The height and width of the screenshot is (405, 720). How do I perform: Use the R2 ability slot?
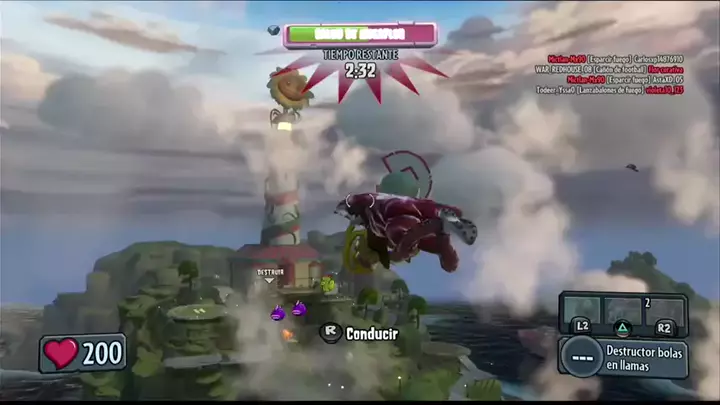point(665,314)
